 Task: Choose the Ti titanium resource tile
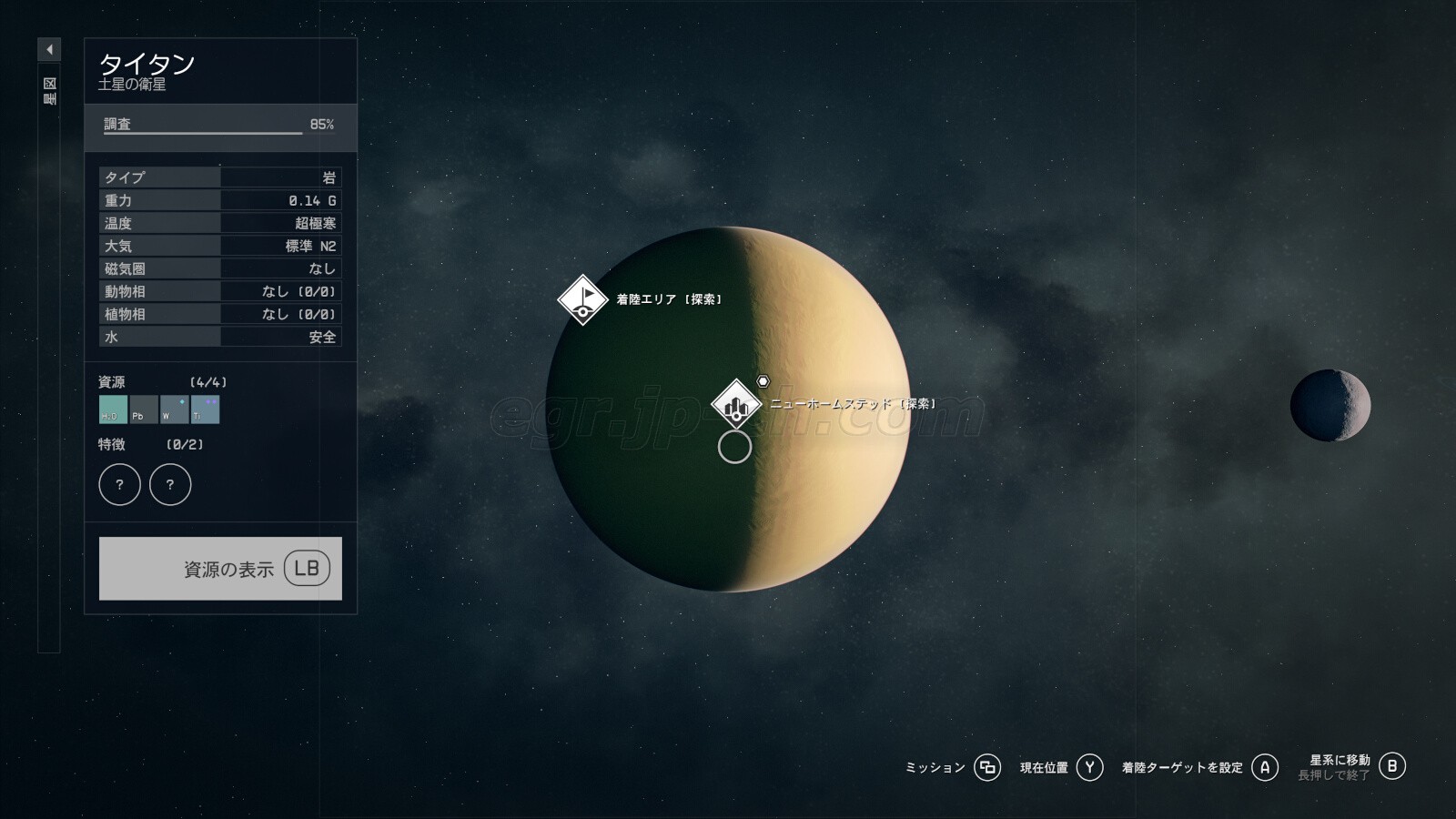coord(205,409)
